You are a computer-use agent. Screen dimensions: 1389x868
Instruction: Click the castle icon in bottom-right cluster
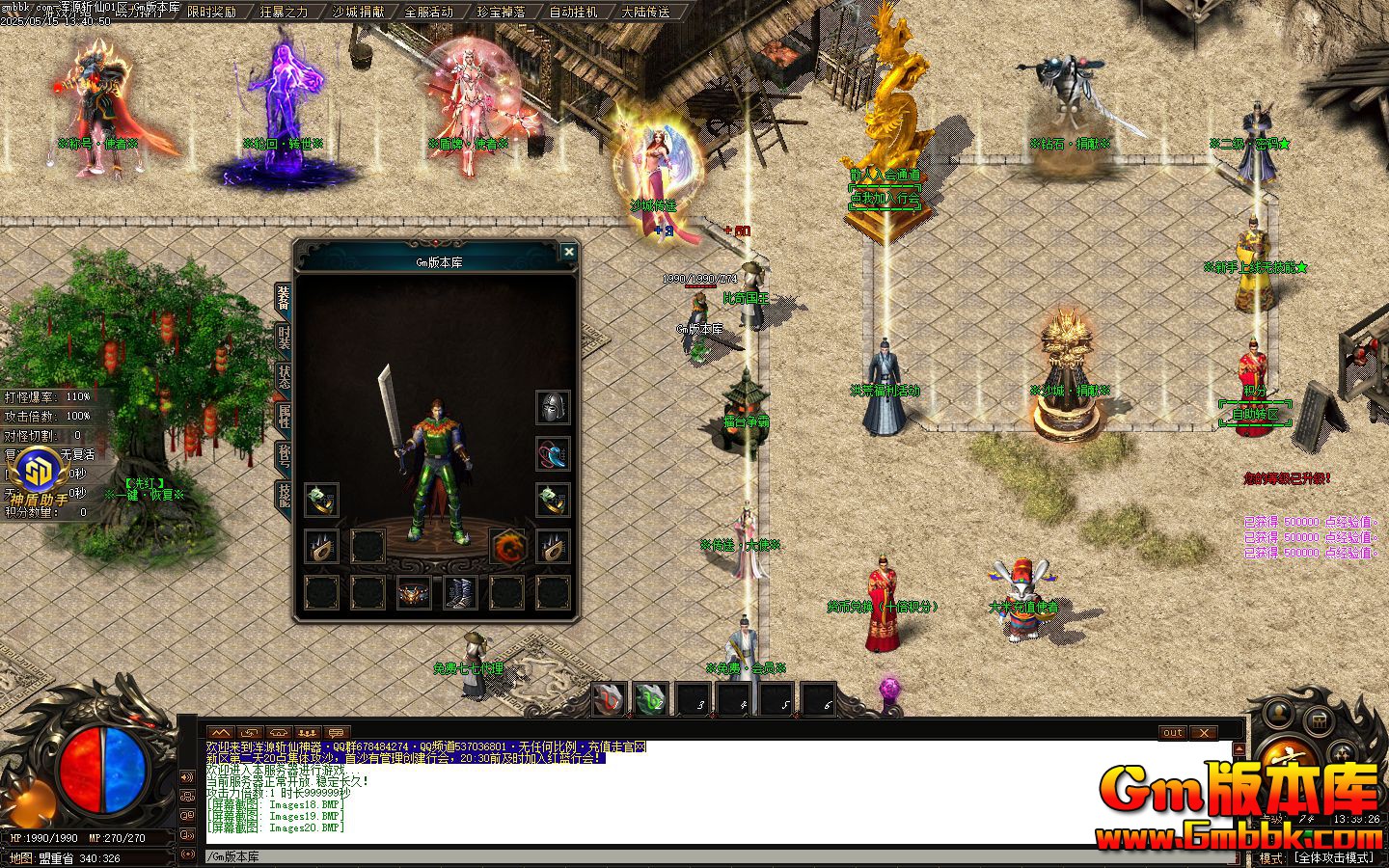1320,721
